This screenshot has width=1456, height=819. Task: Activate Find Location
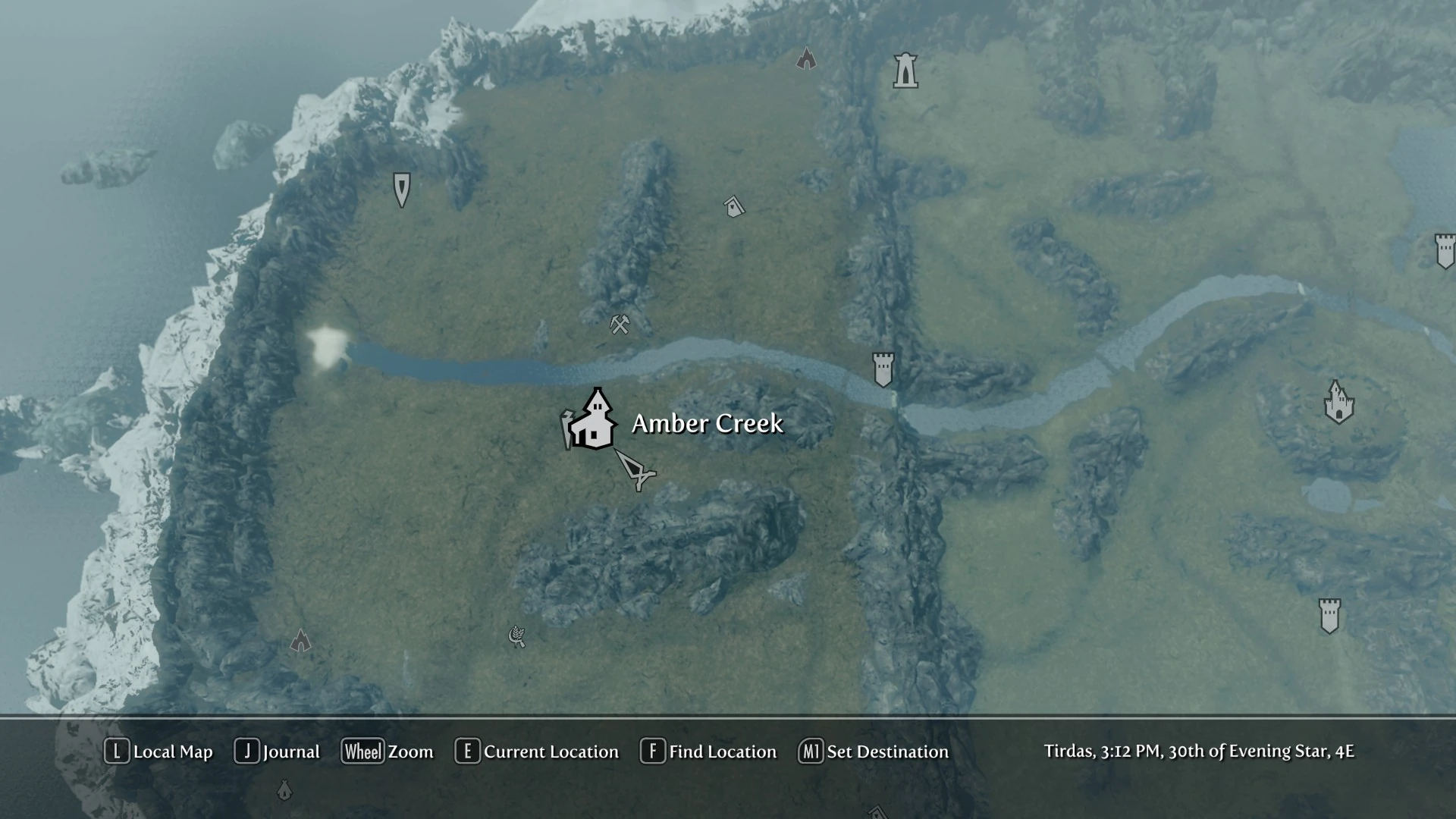pyautogui.click(x=709, y=752)
